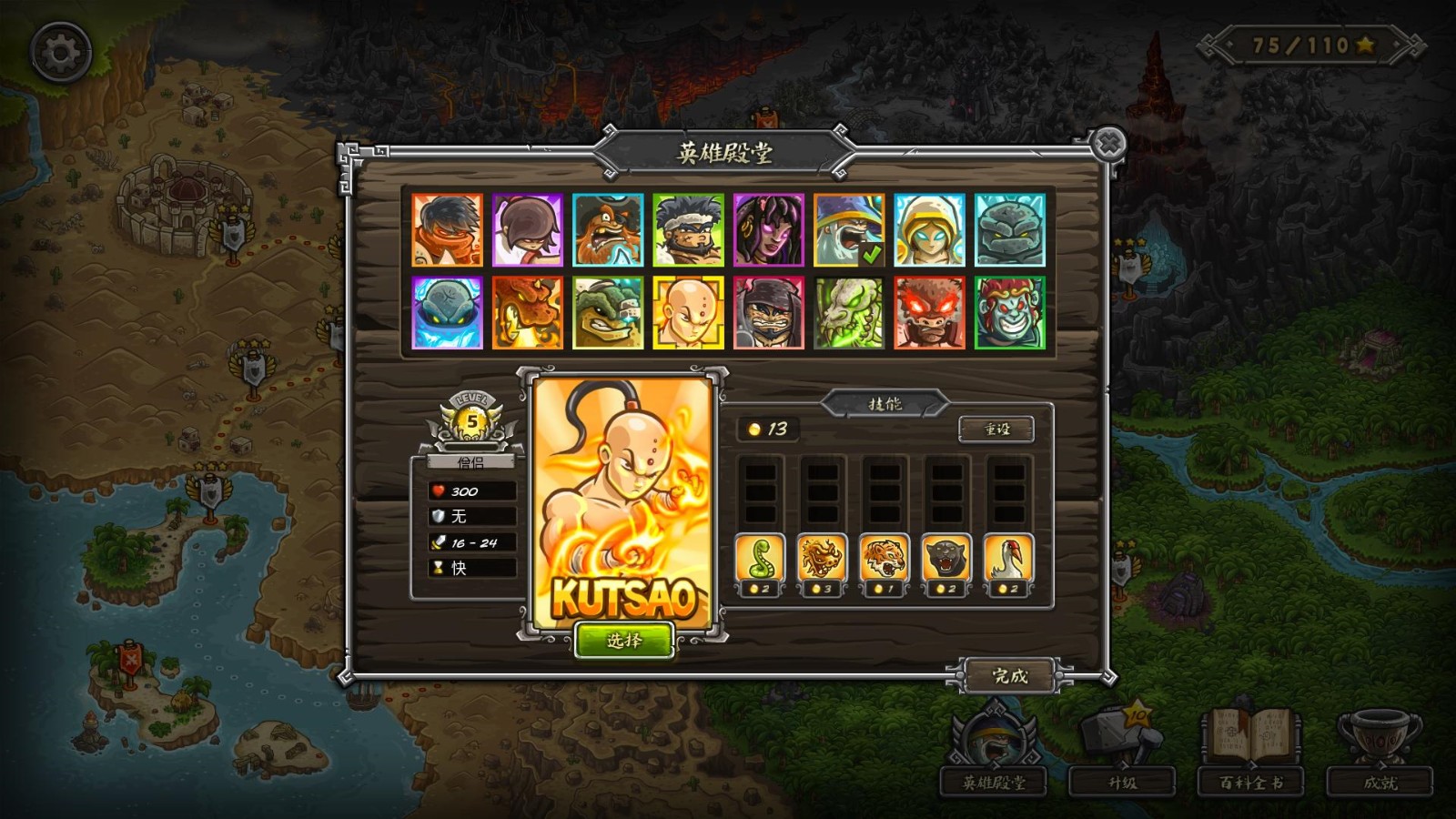
Task: Close the Hero Hall panel
Action: click(x=1108, y=144)
